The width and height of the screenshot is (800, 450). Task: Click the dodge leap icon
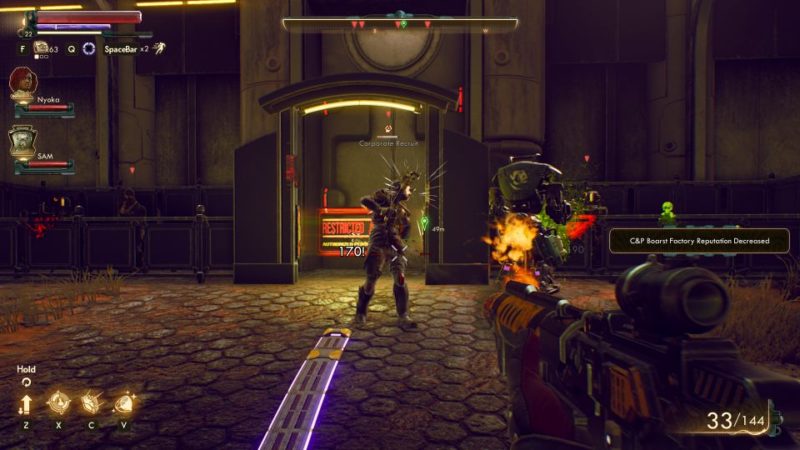tap(159, 48)
